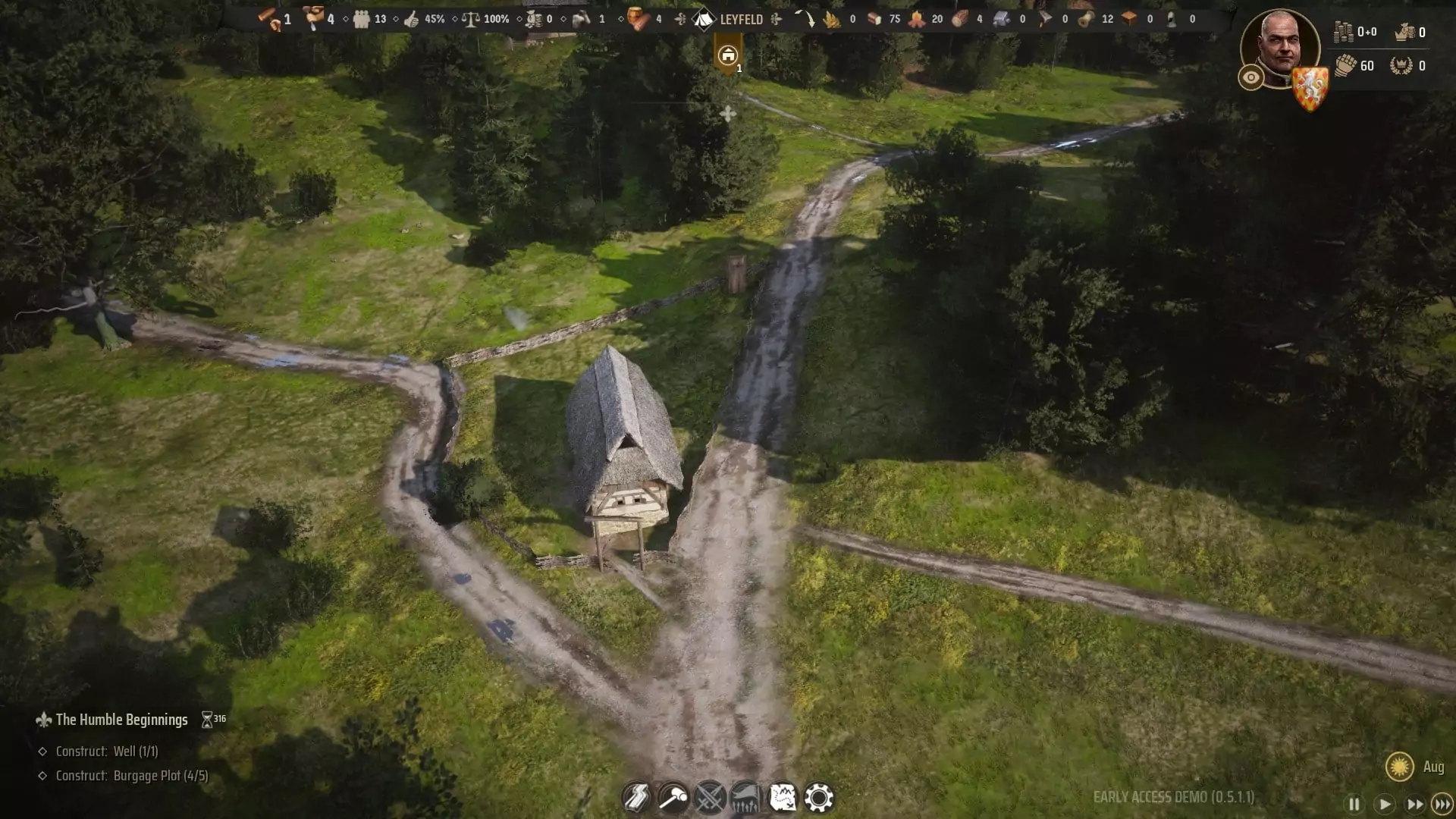
Task: Open the road building tool
Action: point(636,798)
